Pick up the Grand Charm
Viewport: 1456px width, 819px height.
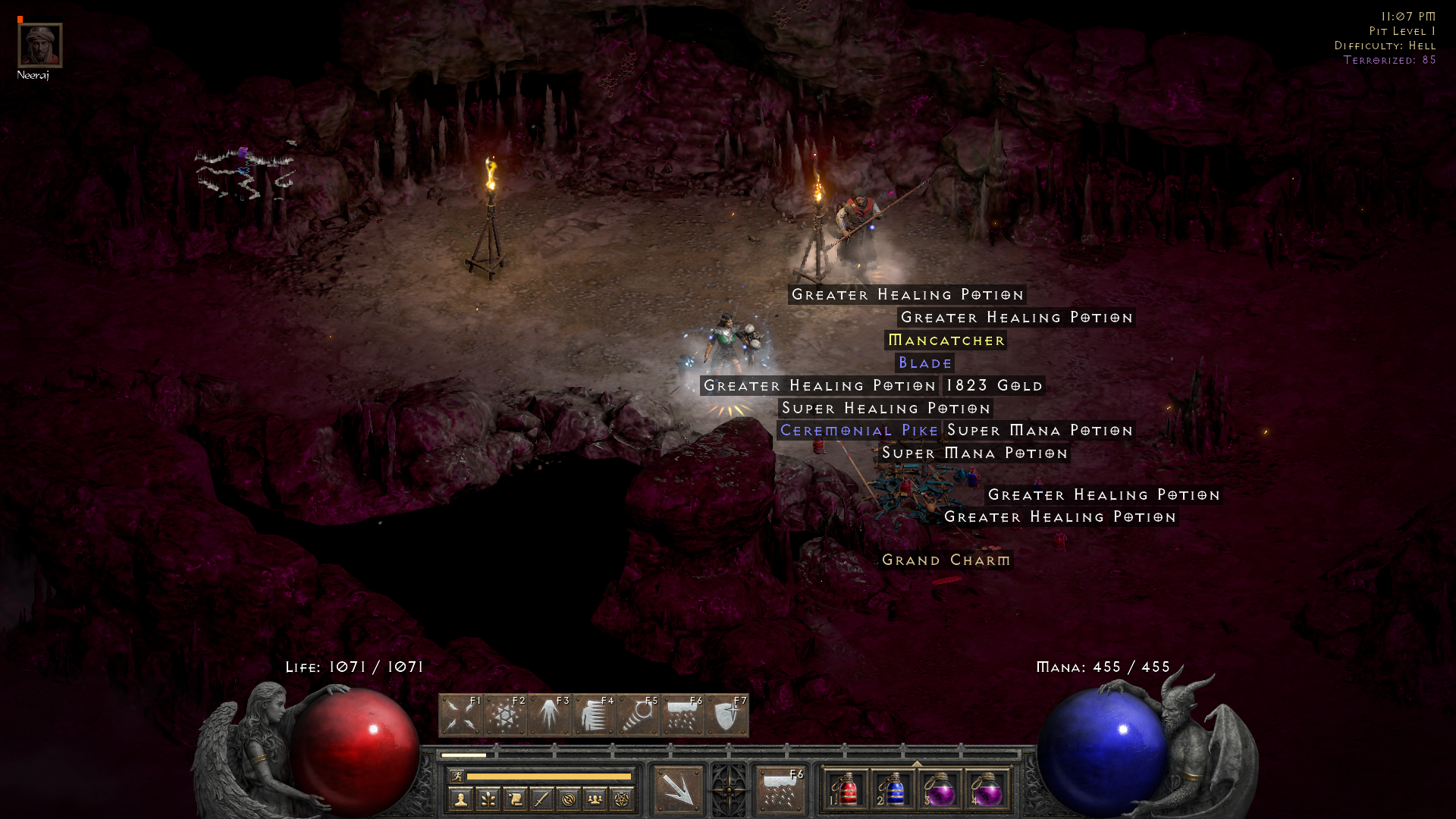pyautogui.click(x=946, y=560)
